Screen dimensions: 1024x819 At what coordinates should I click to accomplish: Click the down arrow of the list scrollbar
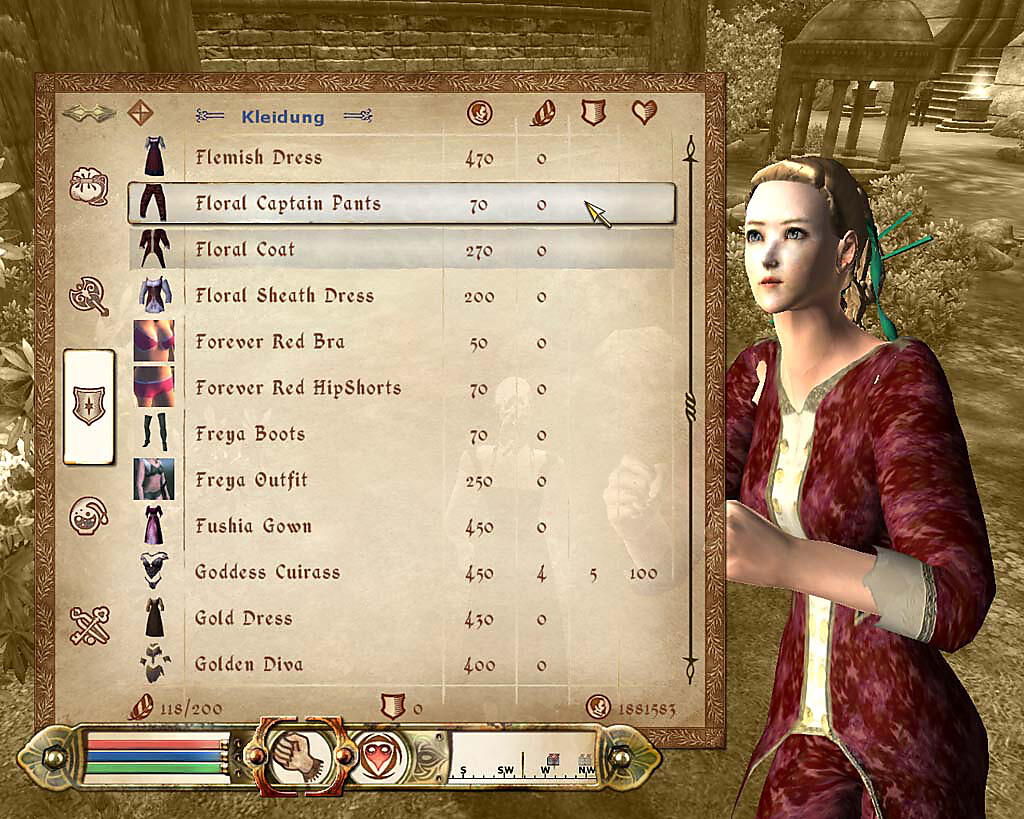(x=689, y=663)
